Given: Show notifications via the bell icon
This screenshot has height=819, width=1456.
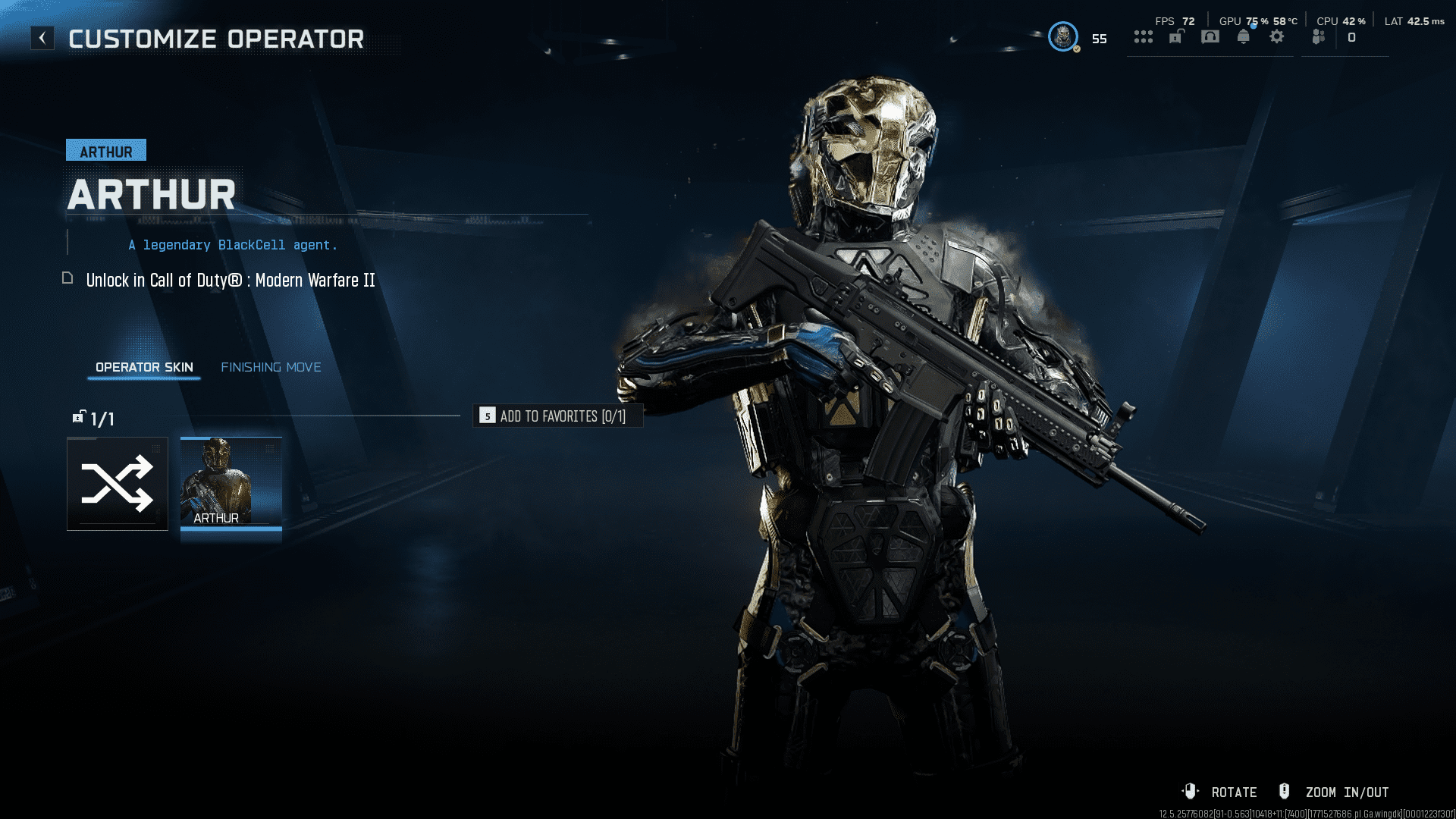Looking at the screenshot, I should tap(1244, 37).
